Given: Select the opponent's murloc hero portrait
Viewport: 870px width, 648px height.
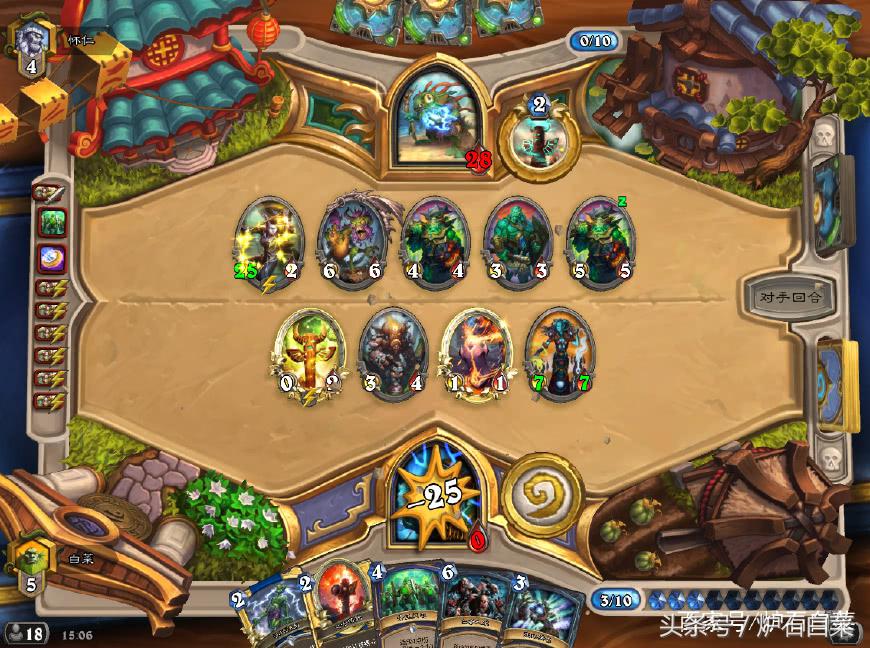Looking at the screenshot, I should [x=436, y=119].
